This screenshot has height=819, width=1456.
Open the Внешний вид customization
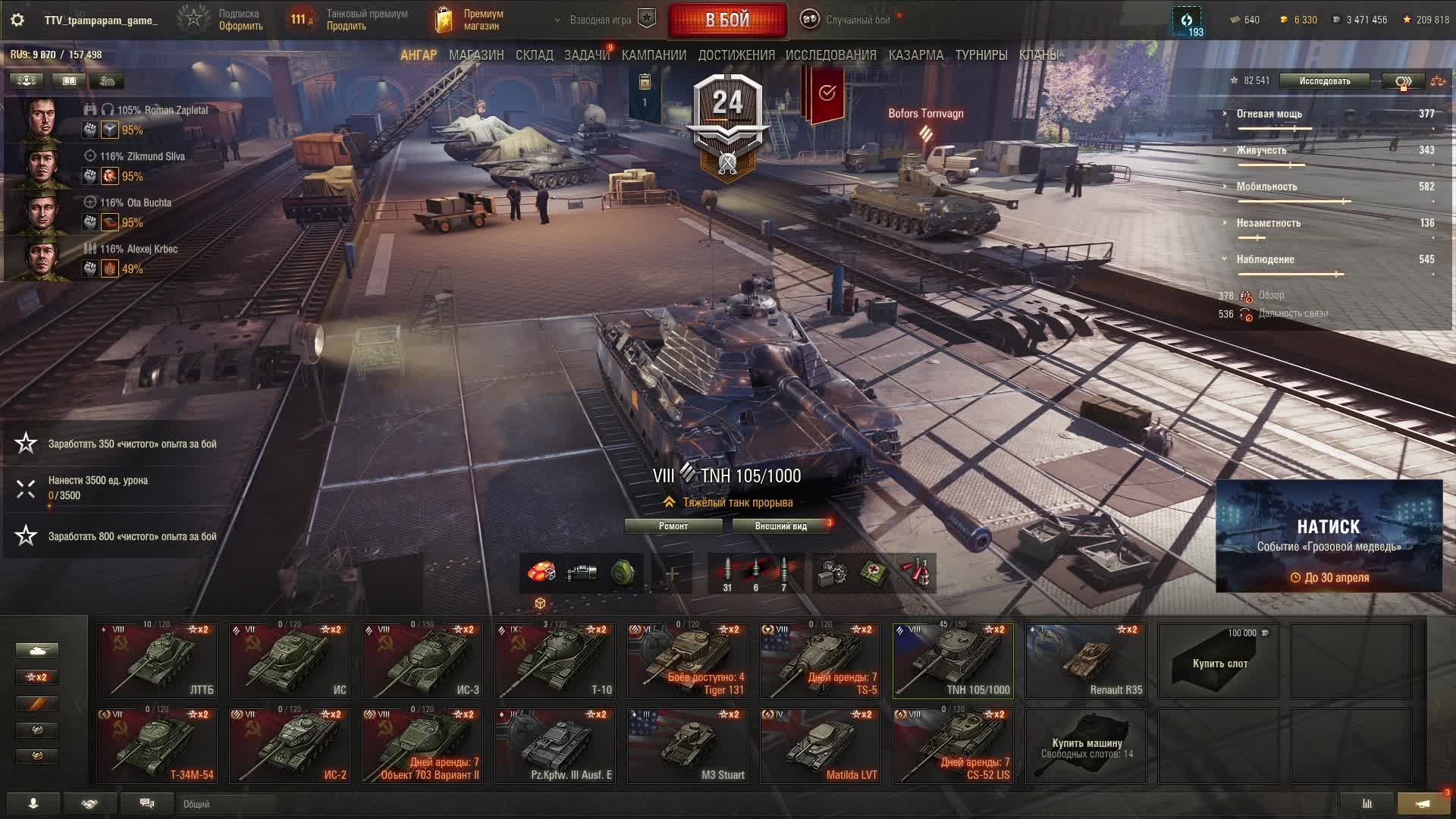click(x=780, y=526)
